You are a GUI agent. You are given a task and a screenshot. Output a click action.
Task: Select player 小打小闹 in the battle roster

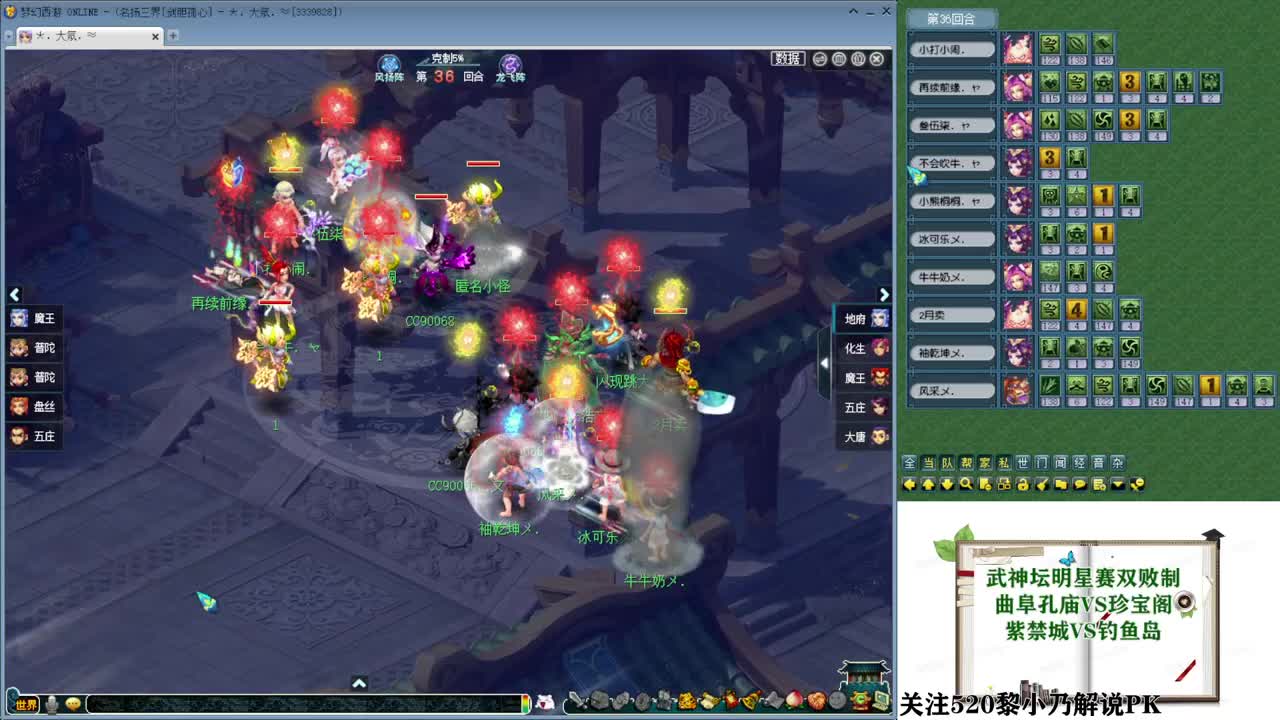coord(950,48)
